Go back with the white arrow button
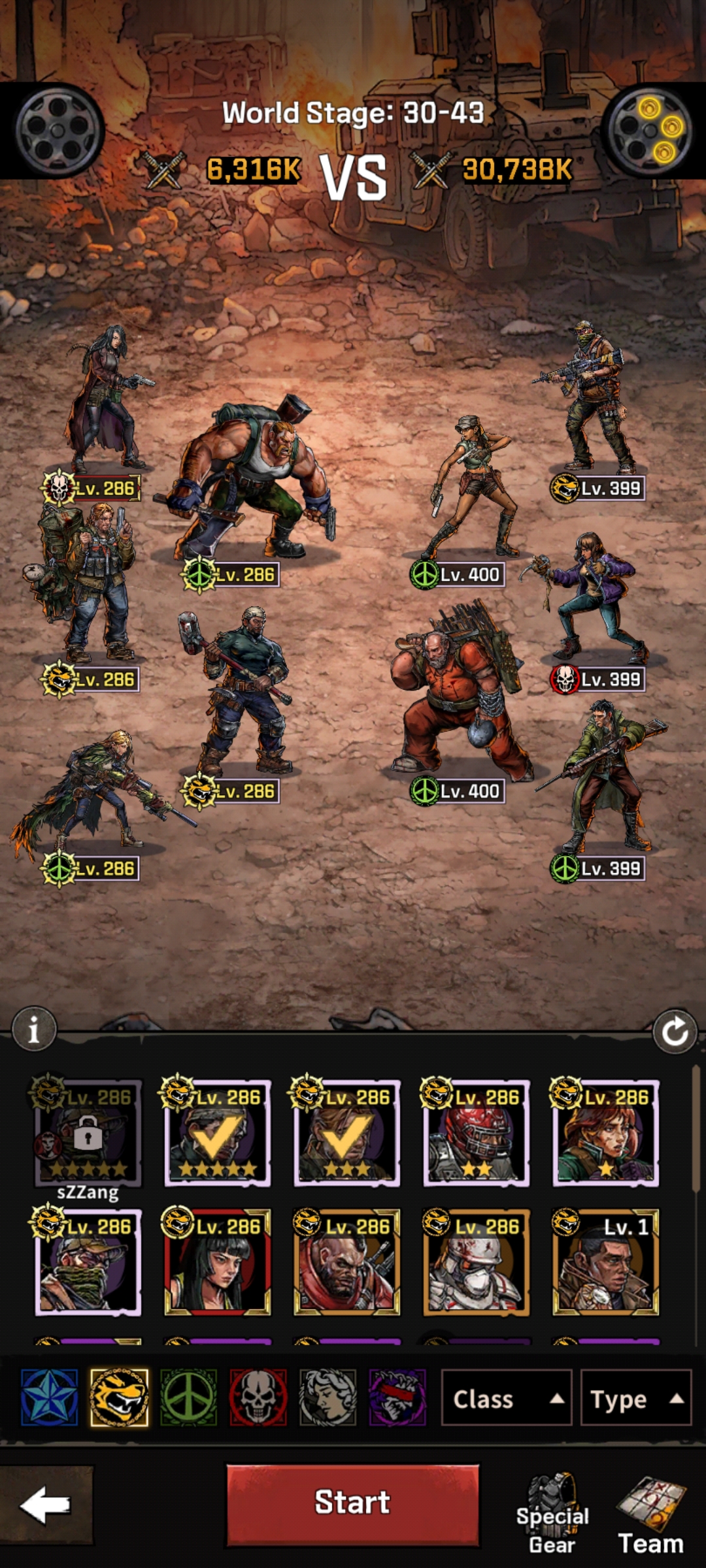 (45, 1504)
